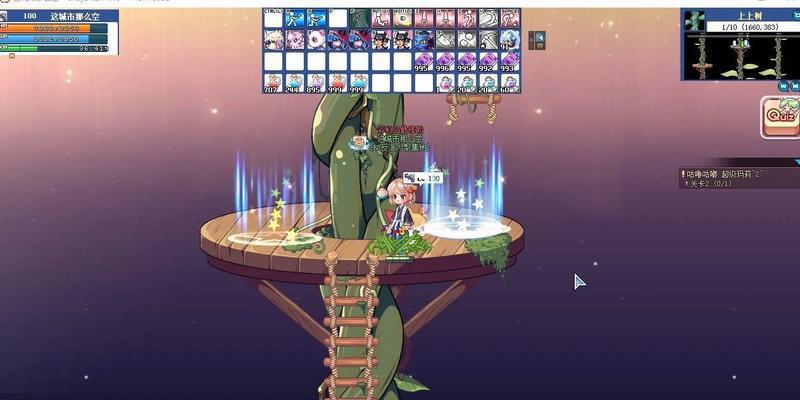The height and width of the screenshot is (400, 800).
Task: Open the quest tracker entry 咕噜咕嘟 超级玛莉
Action: point(724,173)
